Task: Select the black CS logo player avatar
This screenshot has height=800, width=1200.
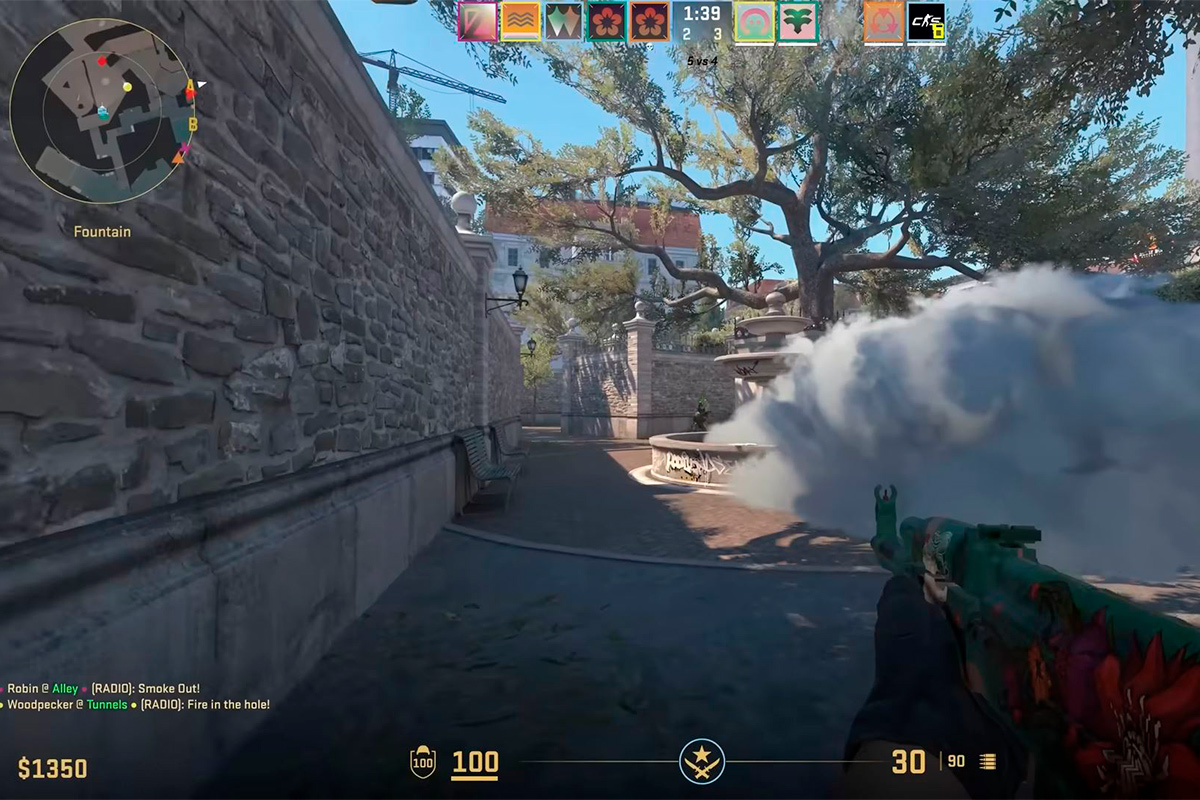Action: 926,21
